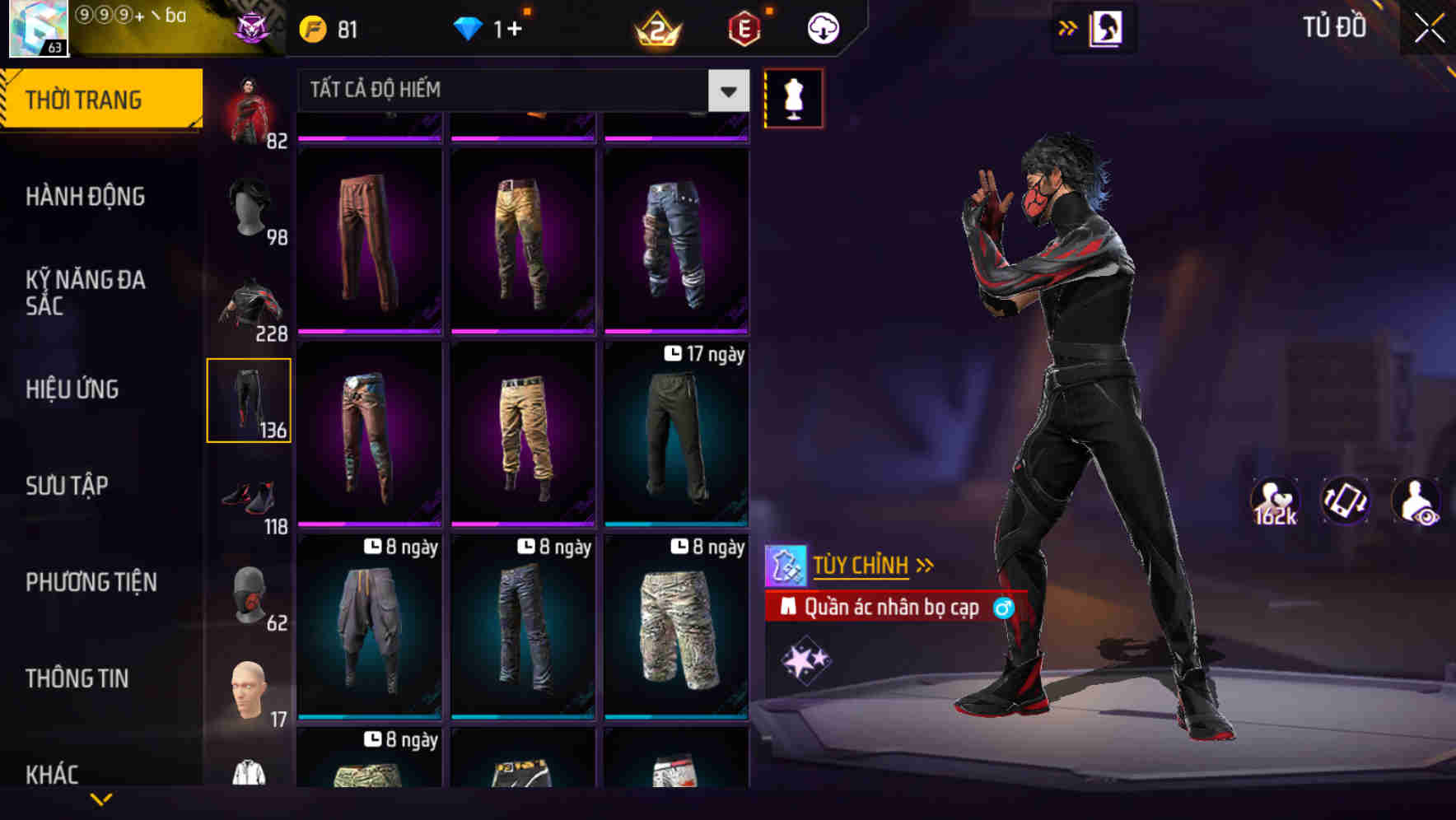Image resolution: width=1456 pixels, height=820 pixels.
Task: Expand the left menu with the yellow chevron
Action: click(x=101, y=797)
